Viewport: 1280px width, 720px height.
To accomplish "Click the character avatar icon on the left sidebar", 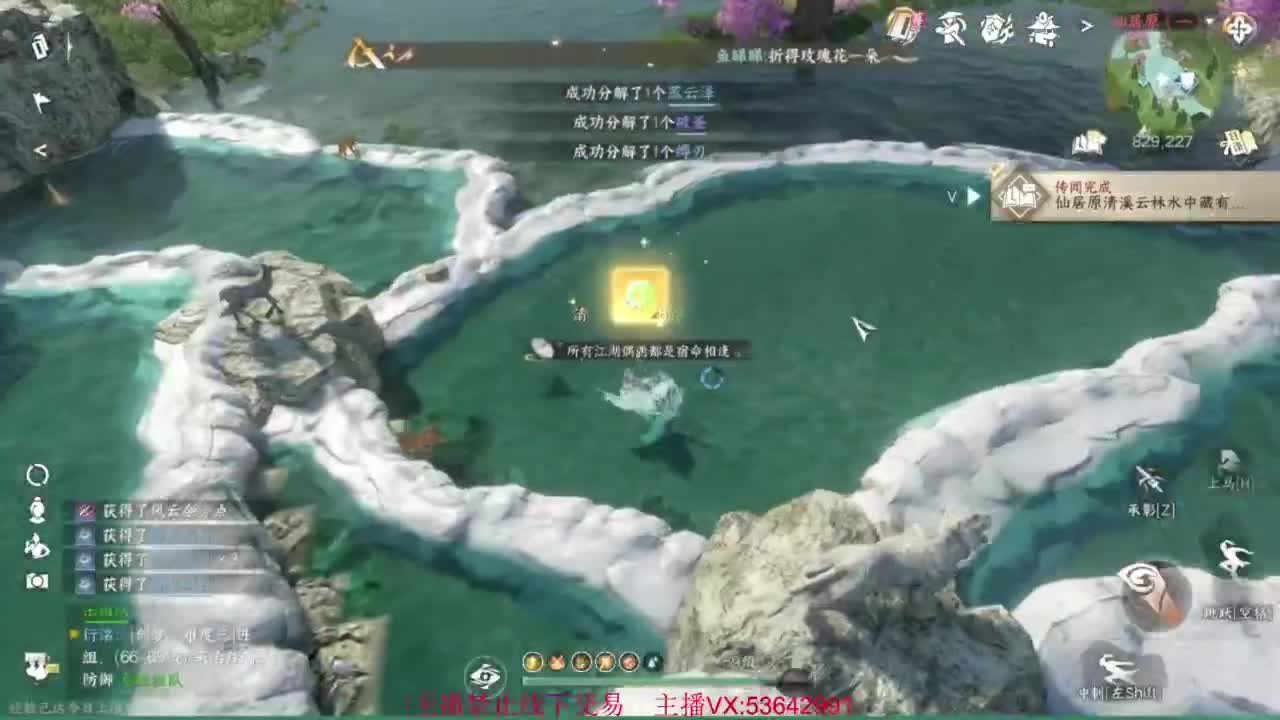I will click(x=36, y=508).
